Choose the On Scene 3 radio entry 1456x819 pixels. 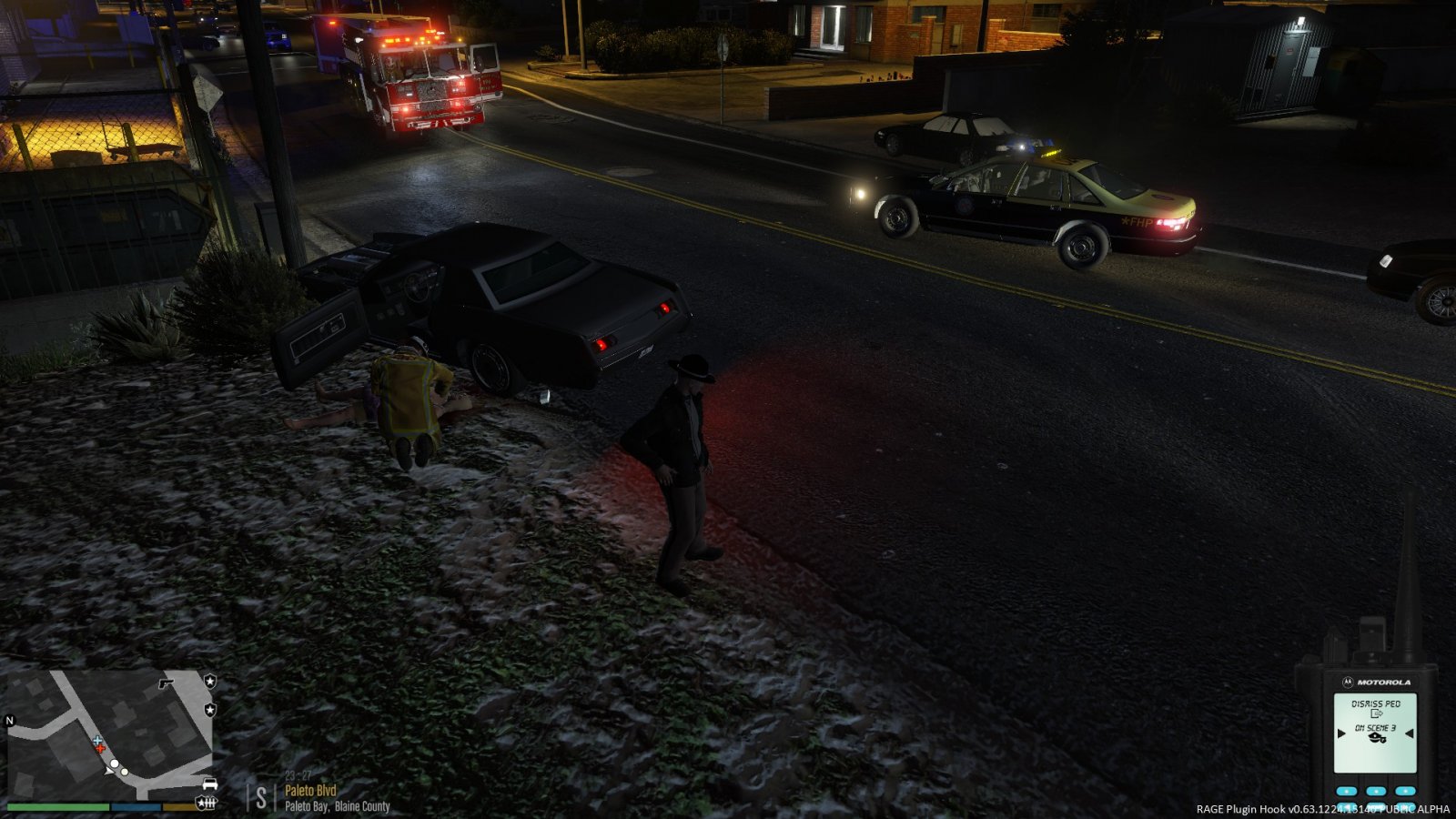pyautogui.click(x=1375, y=729)
